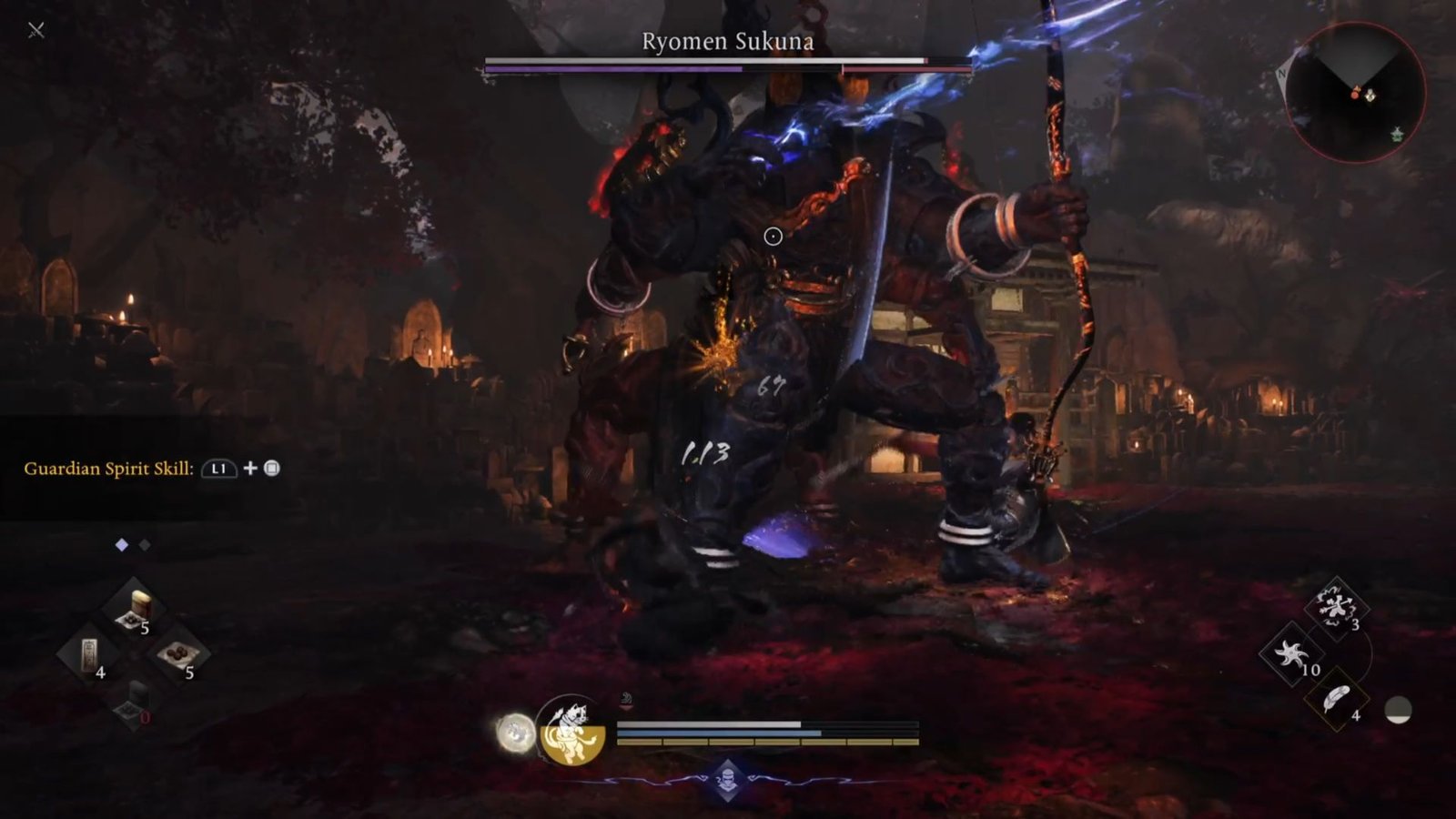Click the targeting reticle on the boss
Image resolution: width=1456 pixels, height=819 pixels.
point(773,236)
